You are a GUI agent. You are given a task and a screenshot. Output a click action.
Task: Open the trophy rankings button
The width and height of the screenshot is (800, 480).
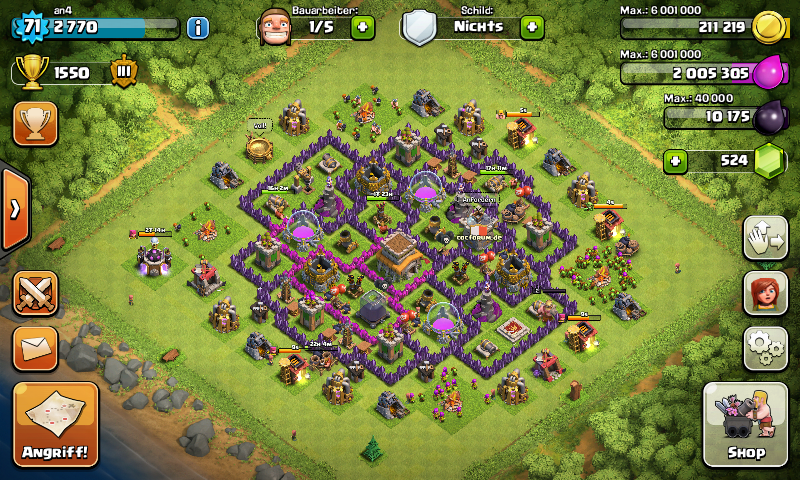pos(35,123)
